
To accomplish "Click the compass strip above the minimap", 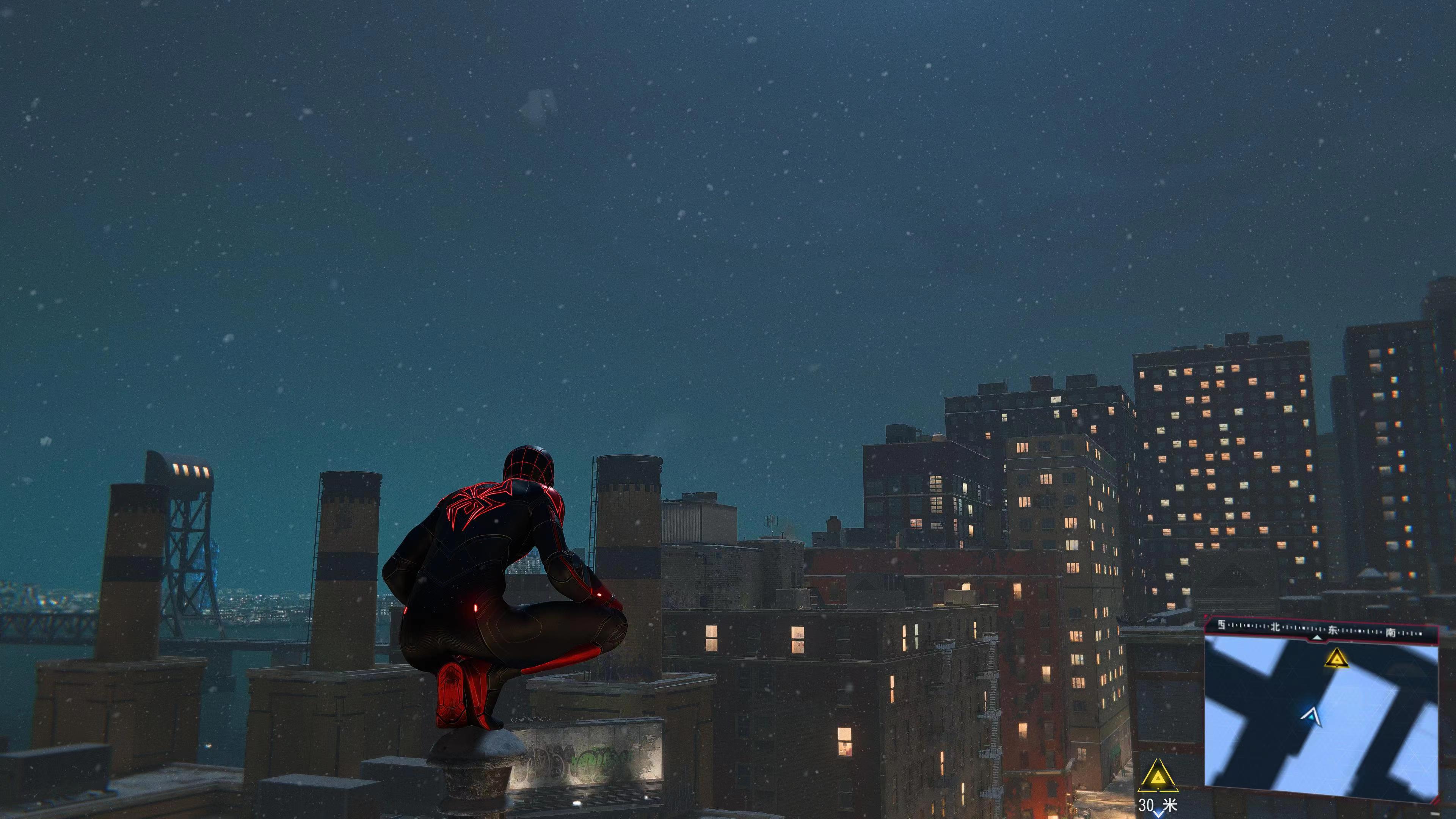I will (x=1321, y=628).
